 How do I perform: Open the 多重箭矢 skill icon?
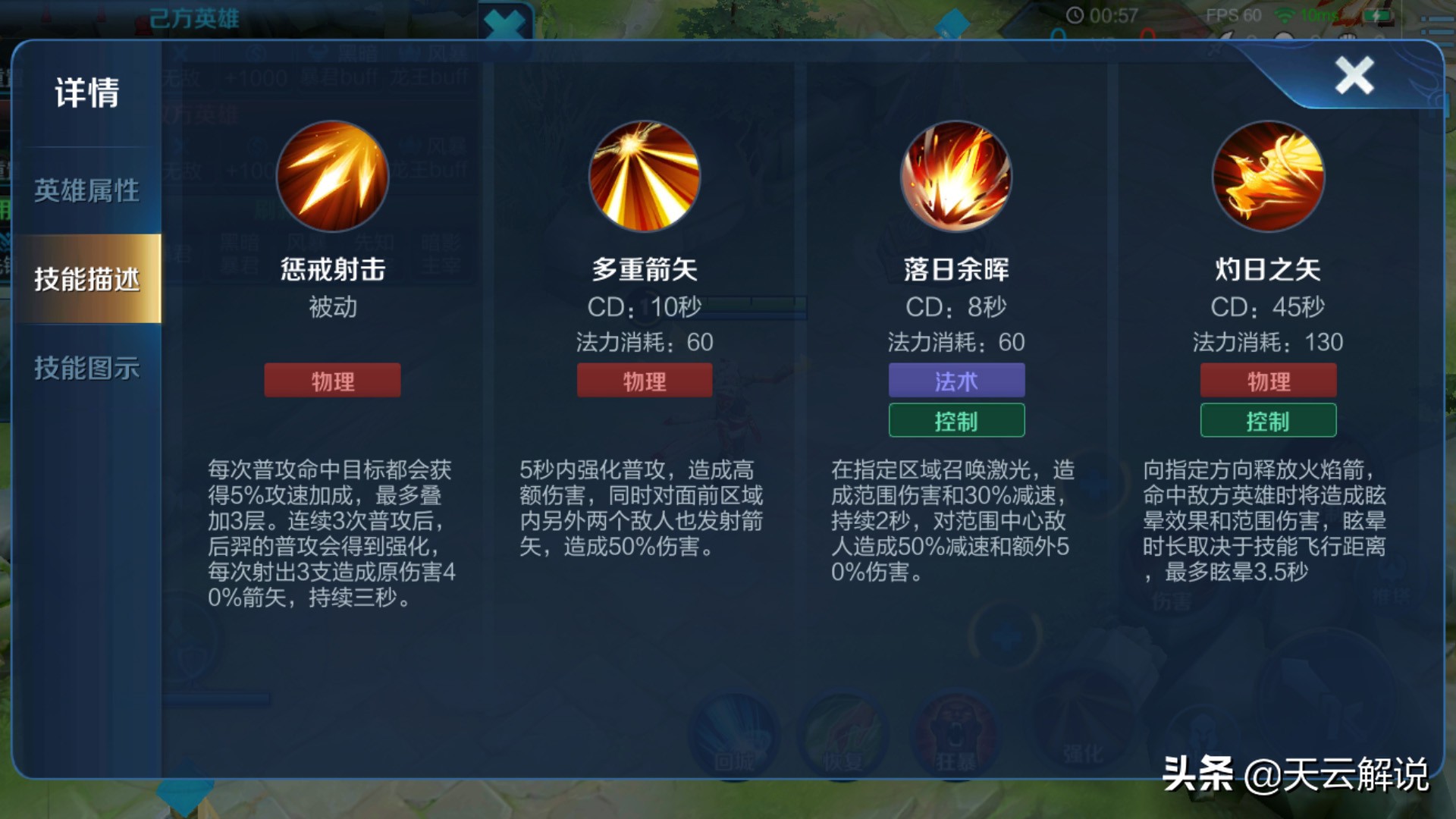pos(644,176)
